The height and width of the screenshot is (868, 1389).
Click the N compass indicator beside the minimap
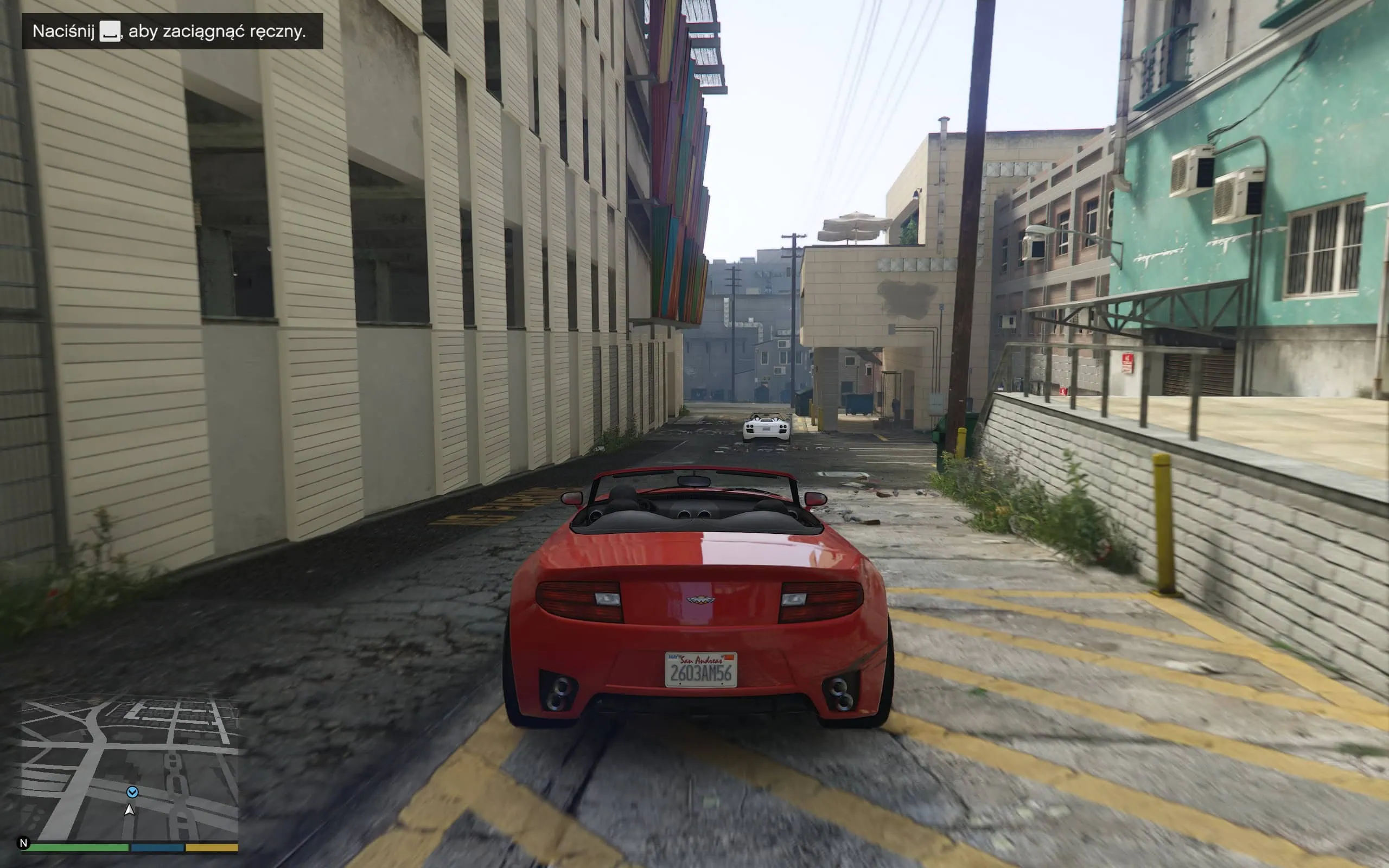coord(23,844)
